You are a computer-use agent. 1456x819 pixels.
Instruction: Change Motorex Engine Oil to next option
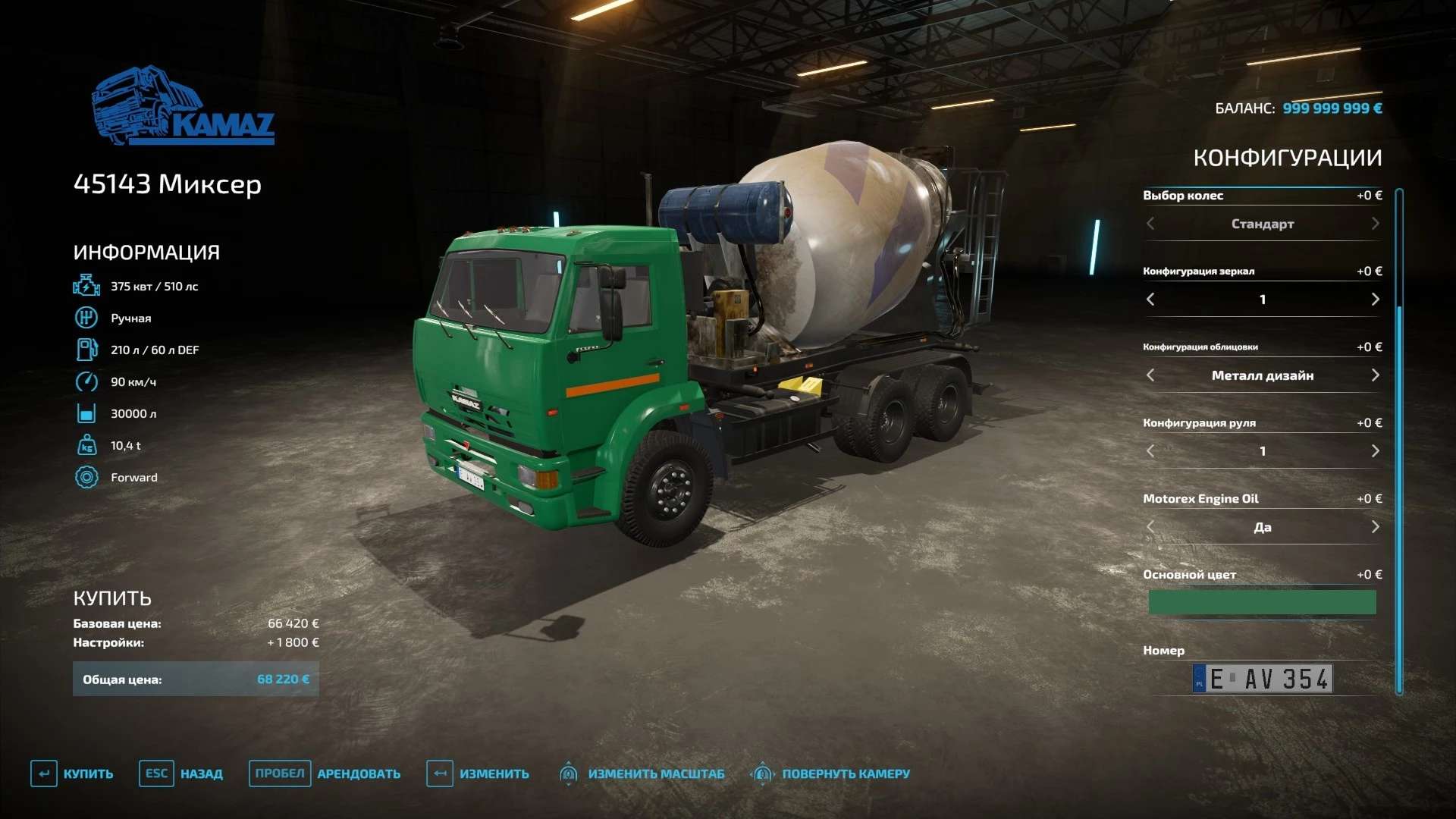[x=1375, y=527]
